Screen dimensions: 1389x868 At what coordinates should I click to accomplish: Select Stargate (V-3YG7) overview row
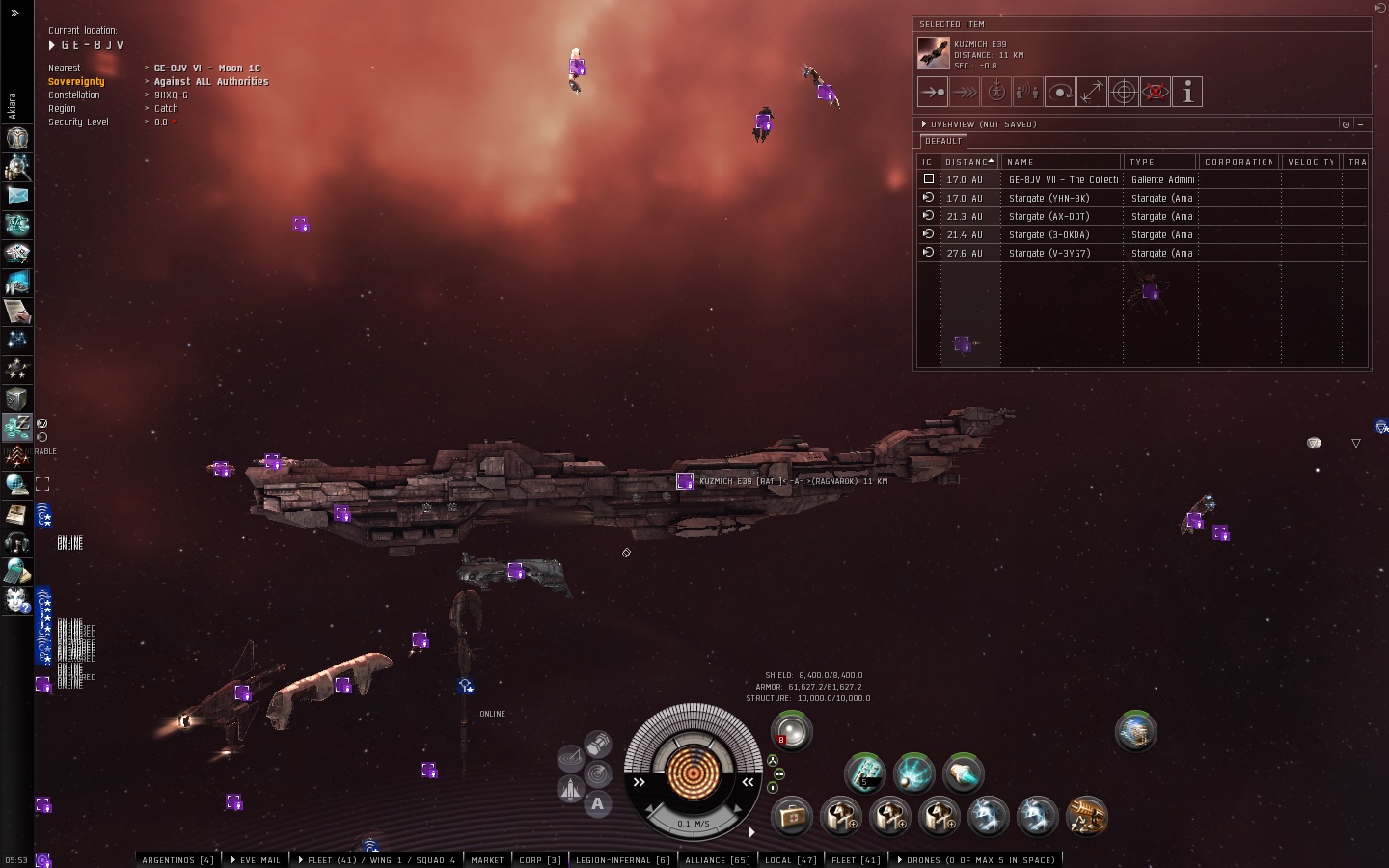pos(1049,253)
